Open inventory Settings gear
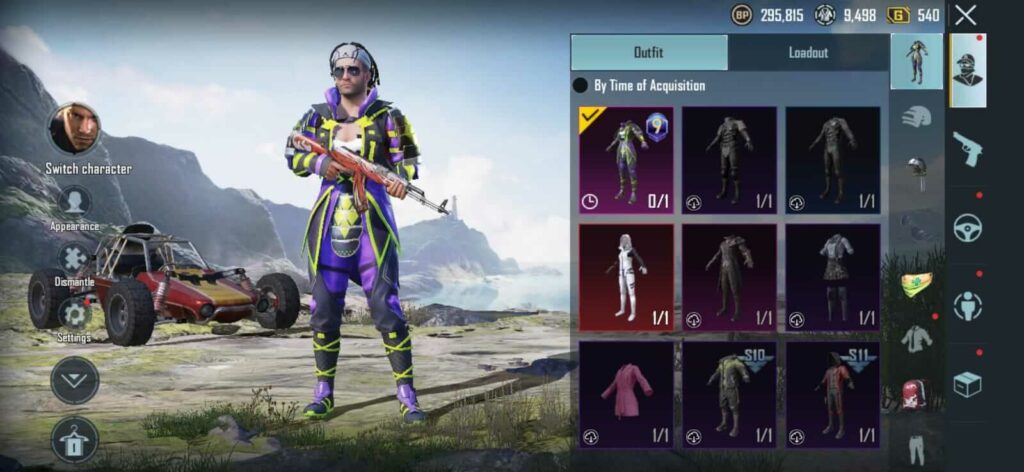The width and height of the screenshot is (1024, 472). point(75,314)
